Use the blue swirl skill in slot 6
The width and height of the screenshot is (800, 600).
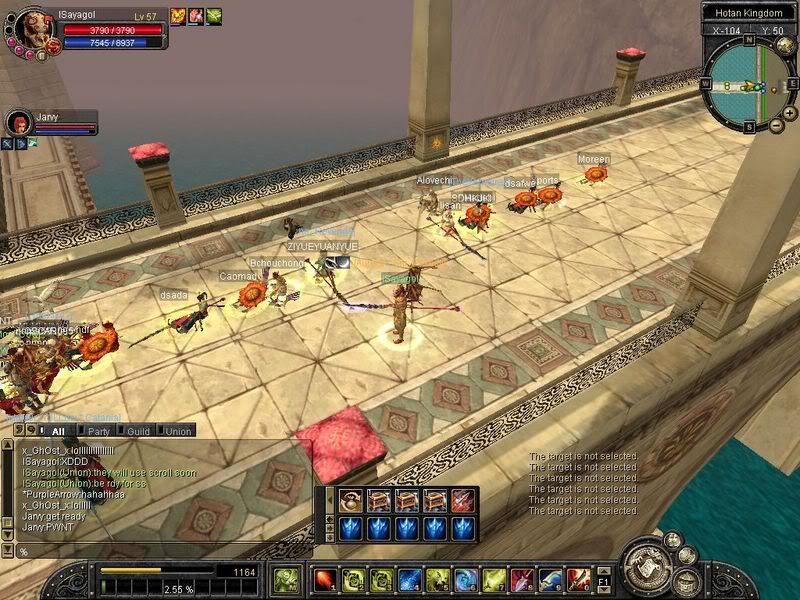(x=467, y=579)
